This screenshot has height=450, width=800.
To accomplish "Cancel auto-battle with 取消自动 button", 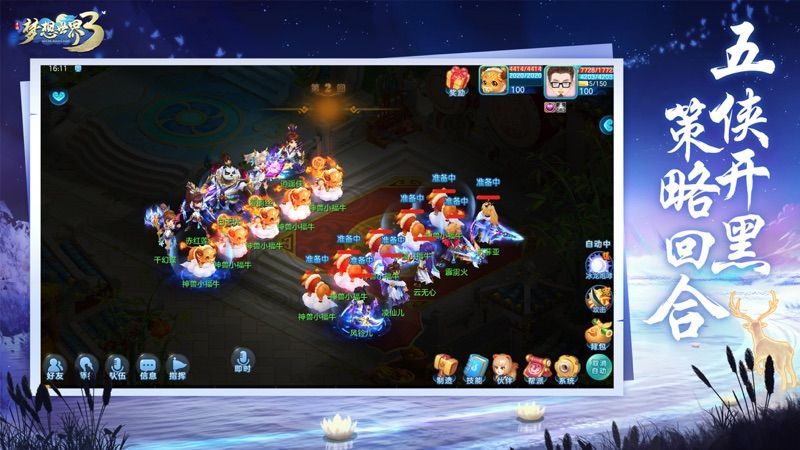I will pos(598,367).
